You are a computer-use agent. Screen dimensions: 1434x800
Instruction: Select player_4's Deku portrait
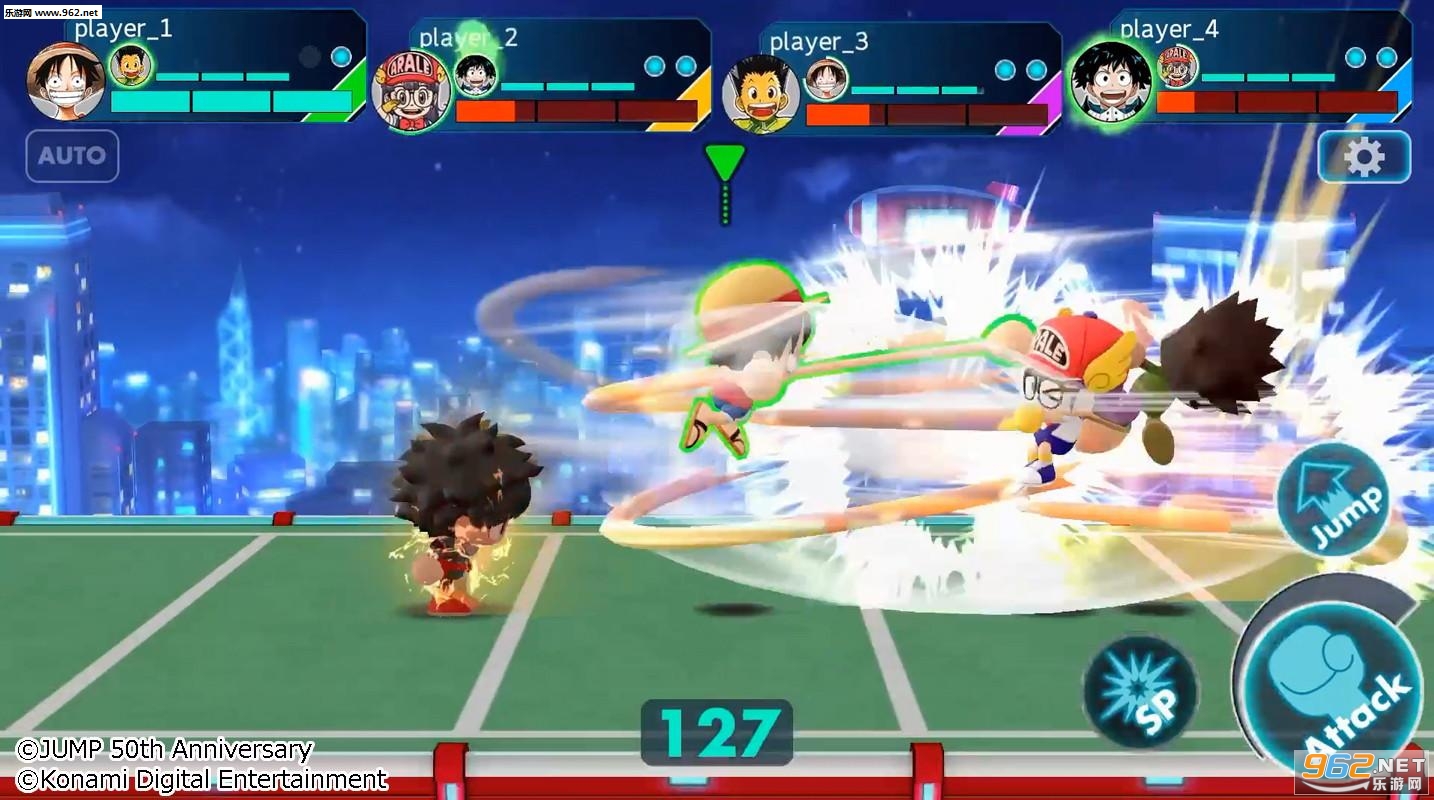pyautogui.click(x=1110, y=81)
